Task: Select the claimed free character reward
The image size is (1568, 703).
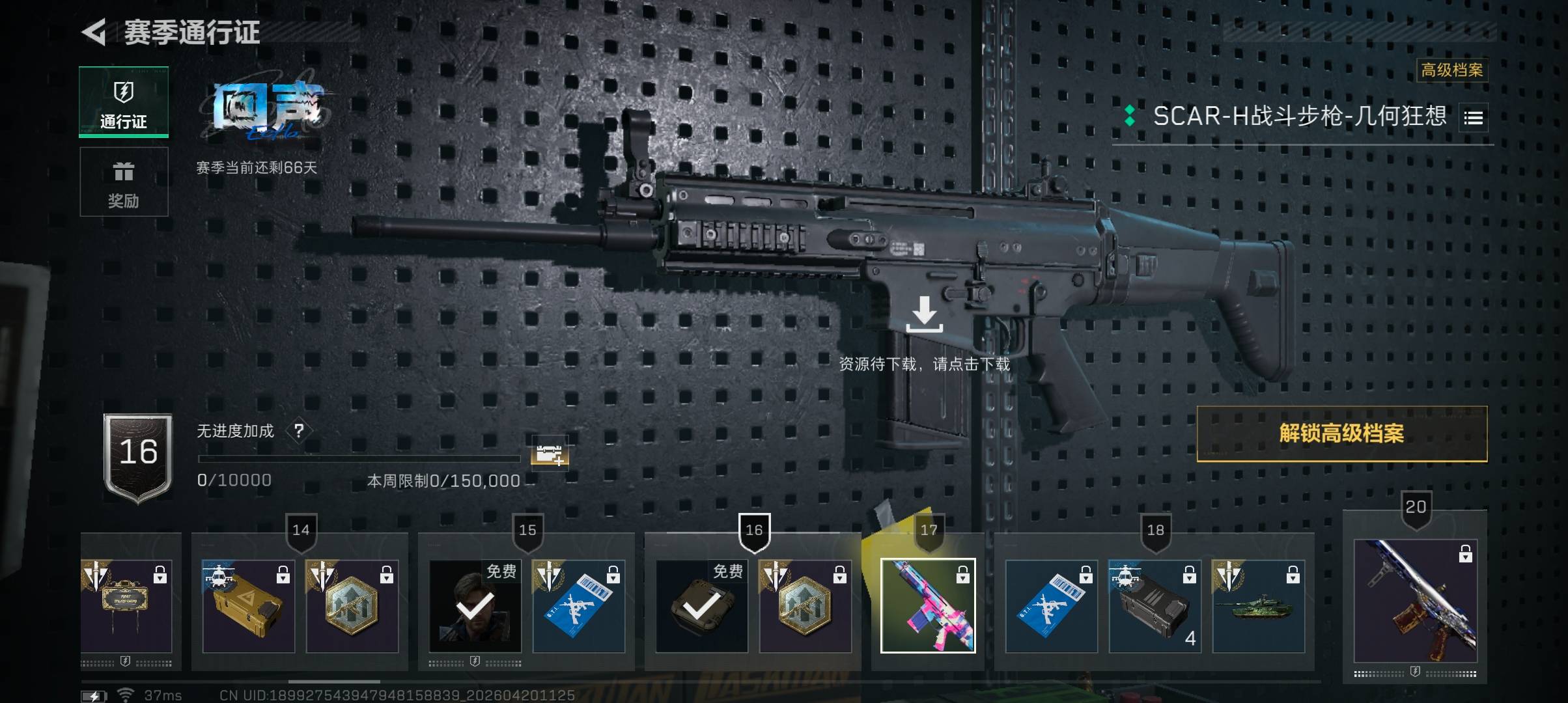Action: click(x=475, y=605)
